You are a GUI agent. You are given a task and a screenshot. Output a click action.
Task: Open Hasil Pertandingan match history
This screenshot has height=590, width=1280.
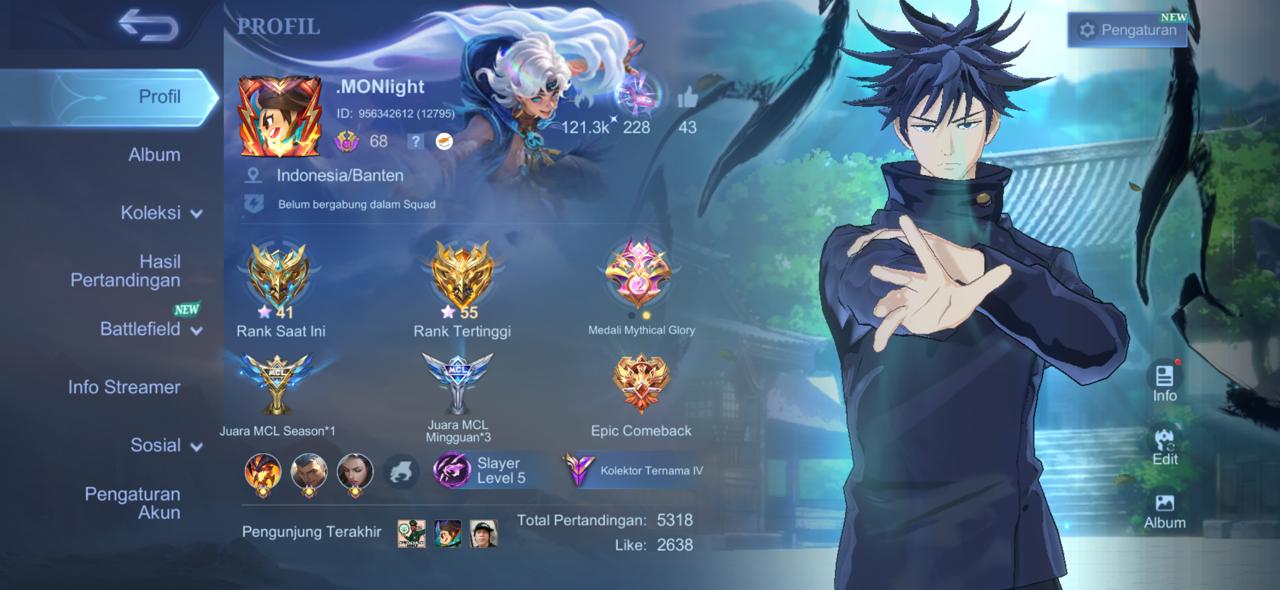125,271
